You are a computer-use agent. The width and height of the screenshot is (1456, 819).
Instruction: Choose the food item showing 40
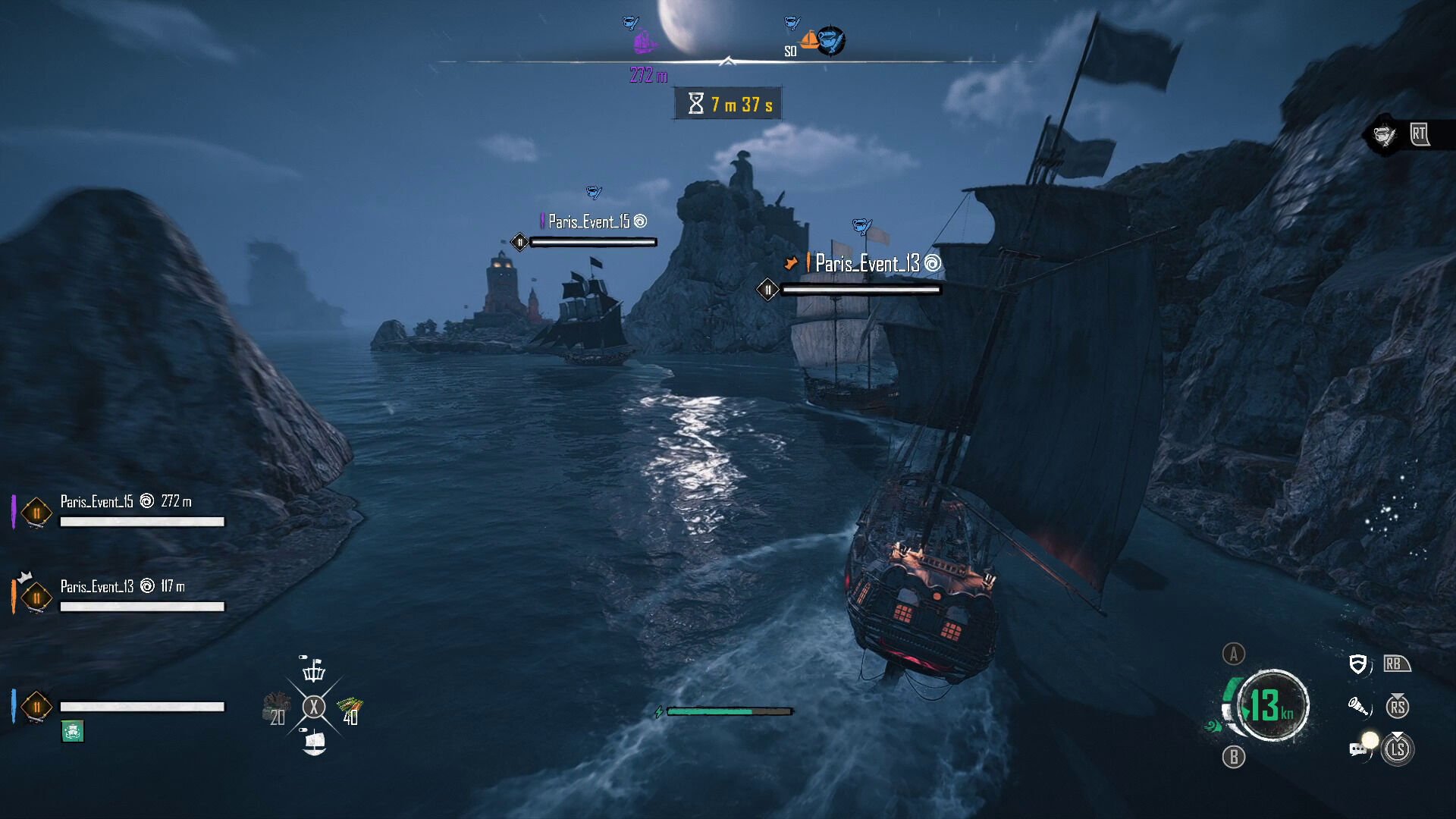click(x=350, y=709)
